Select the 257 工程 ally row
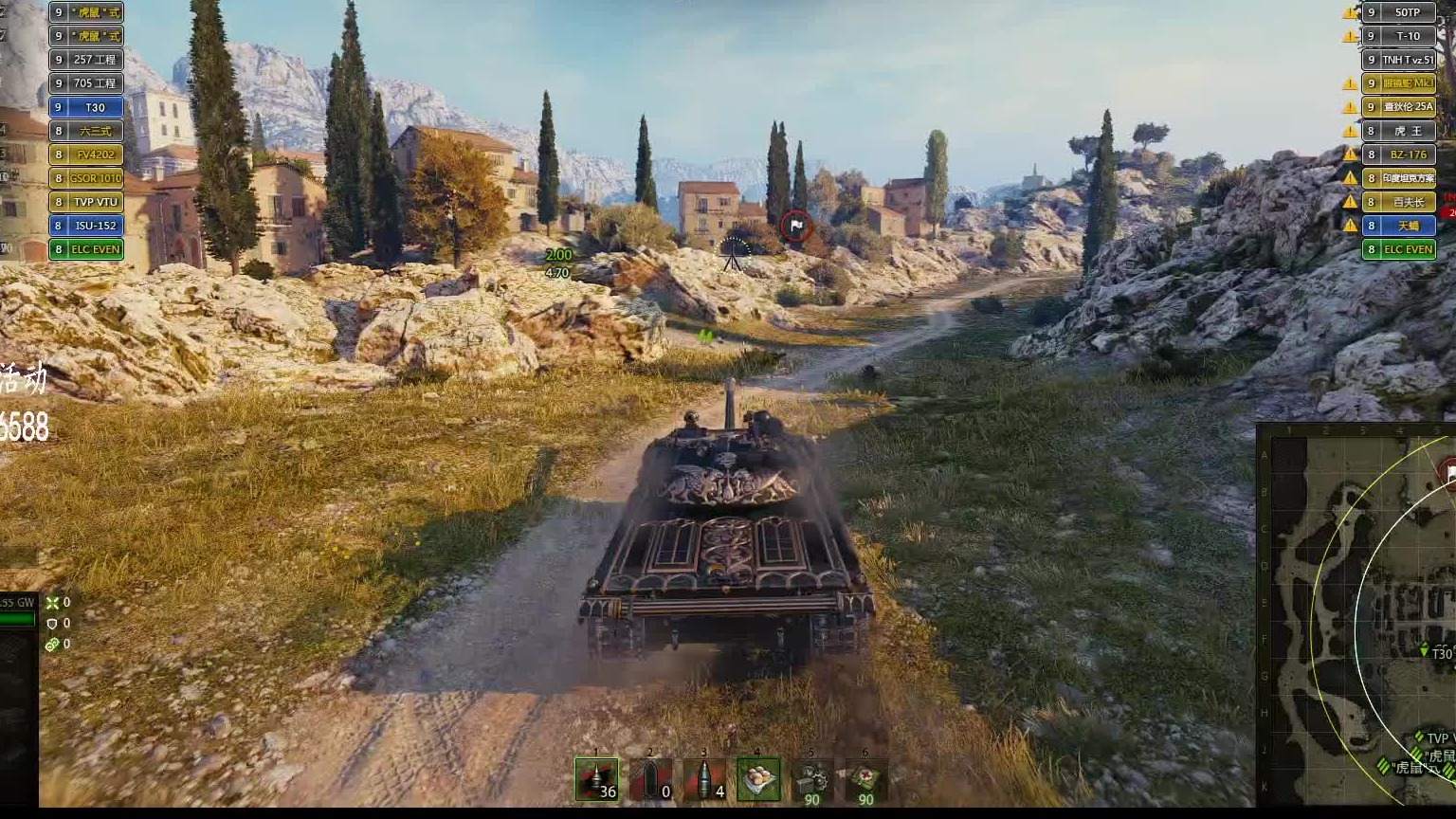The height and width of the screenshot is (819, 1456). coord(86,60)
